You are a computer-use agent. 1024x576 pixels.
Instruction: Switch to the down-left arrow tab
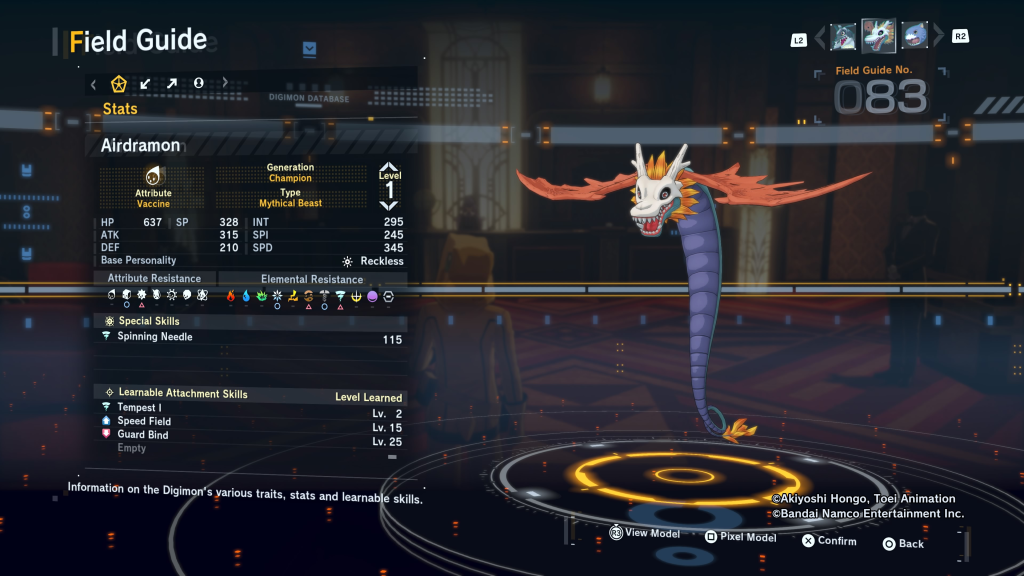click(146, 84)
